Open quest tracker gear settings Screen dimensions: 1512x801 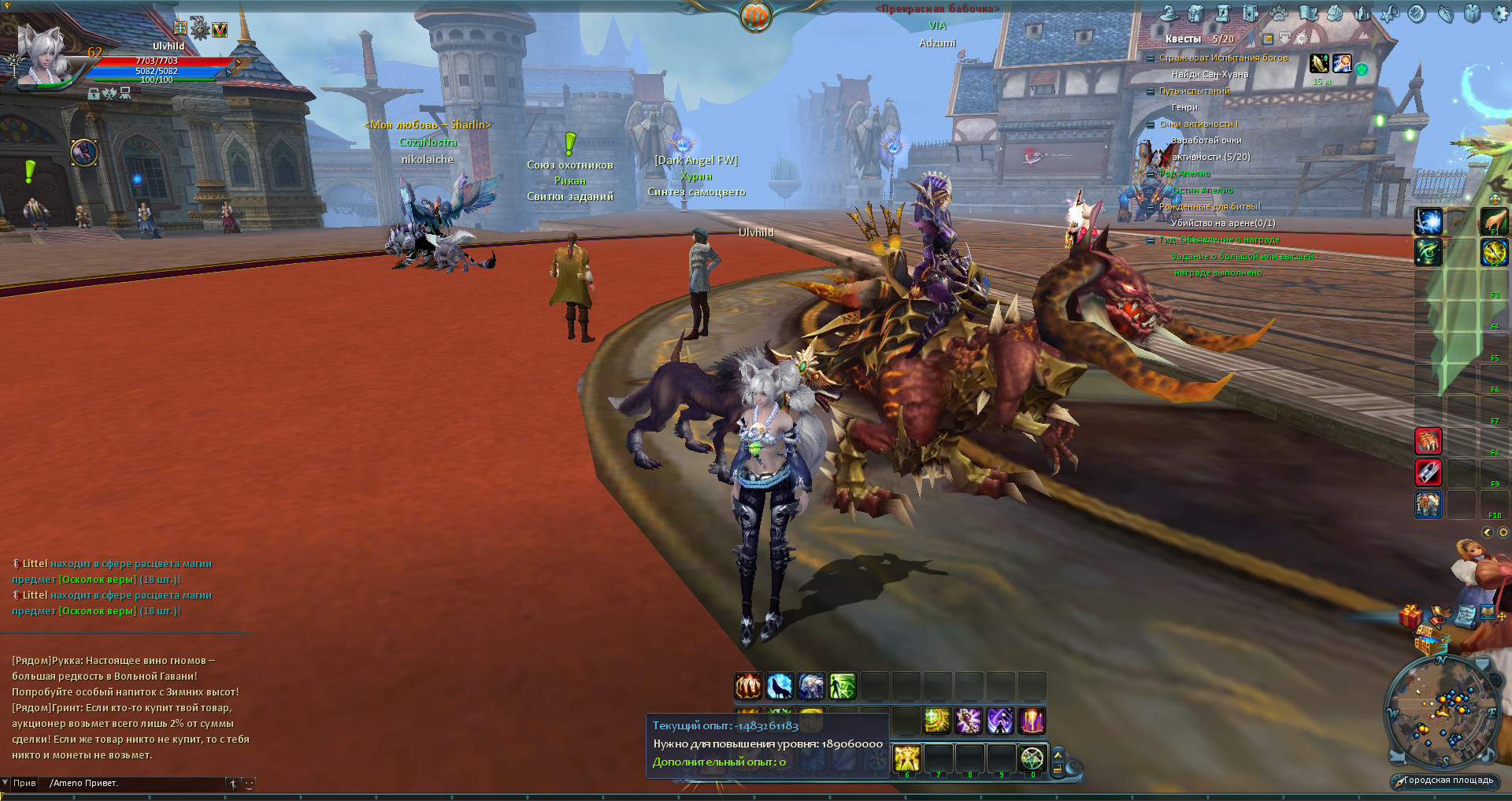click(1301, 39)
